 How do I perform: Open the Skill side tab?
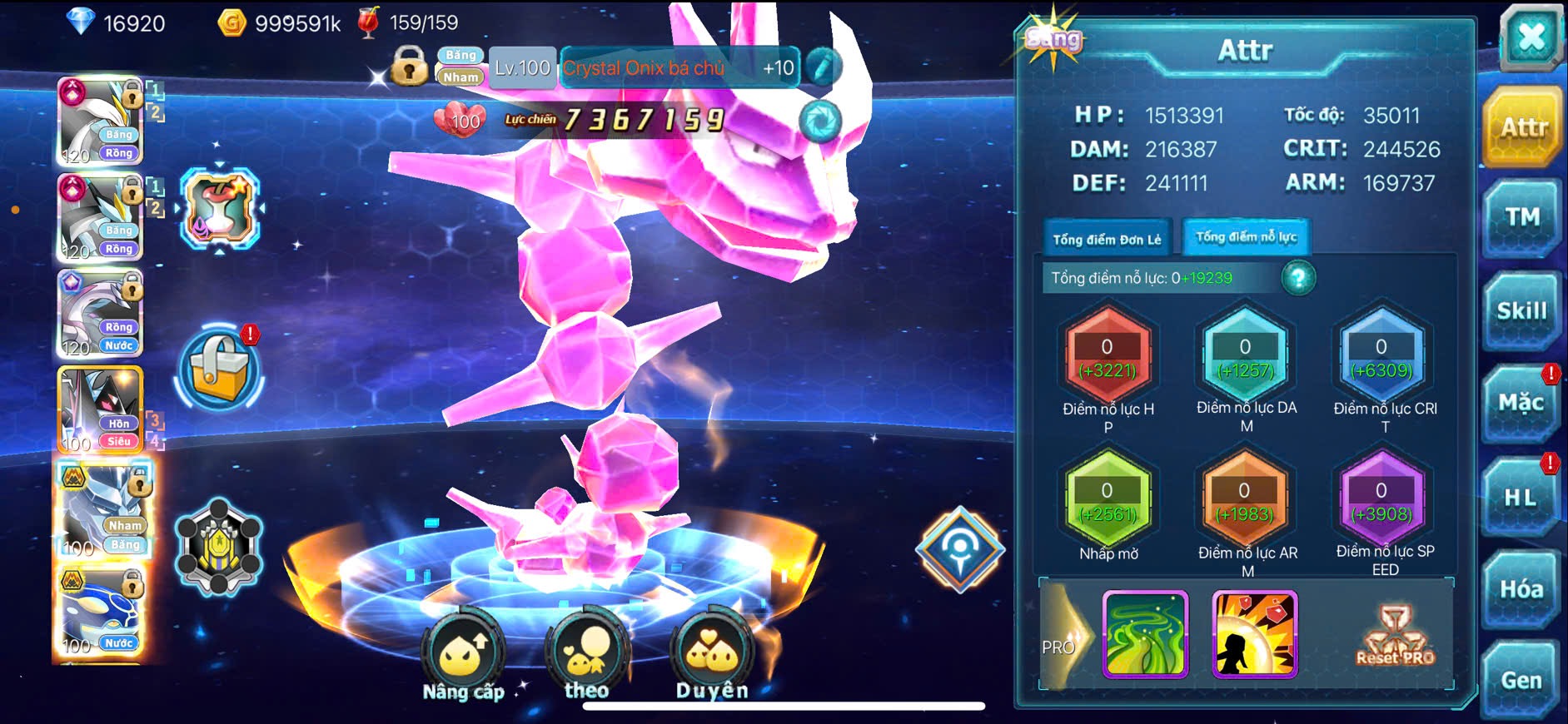coord(1521,311)
